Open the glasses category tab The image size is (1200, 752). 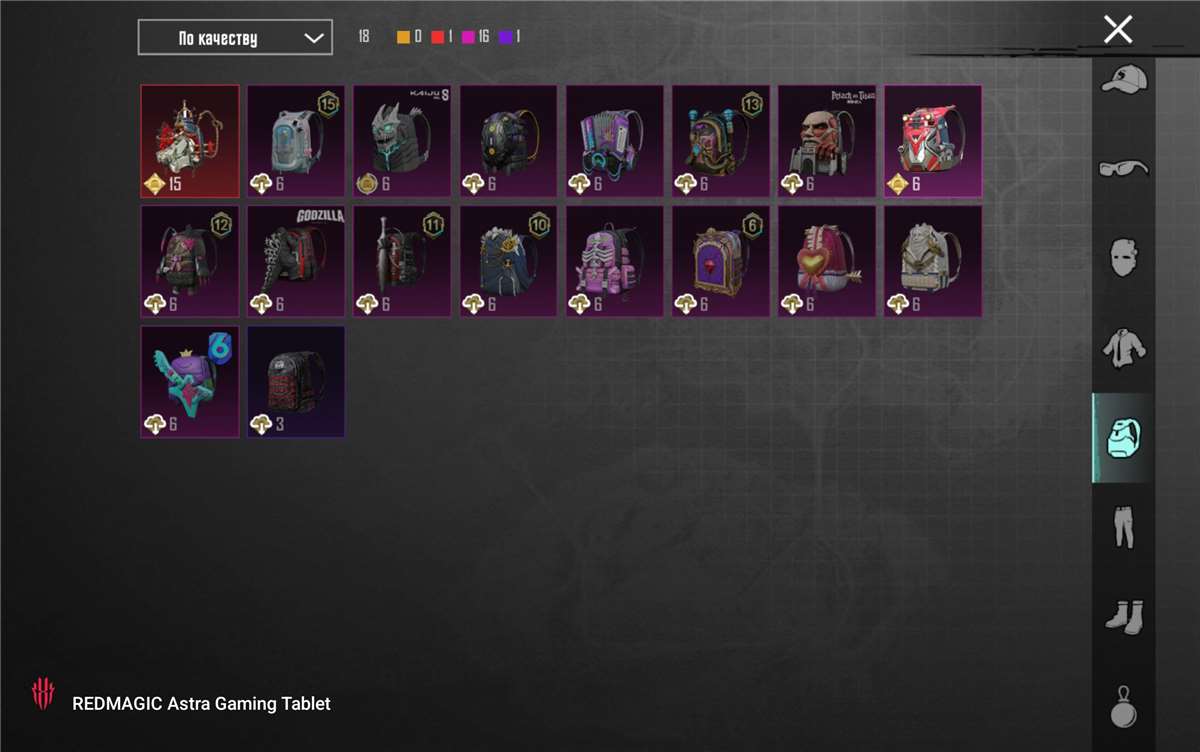(x=1123, y=167)
